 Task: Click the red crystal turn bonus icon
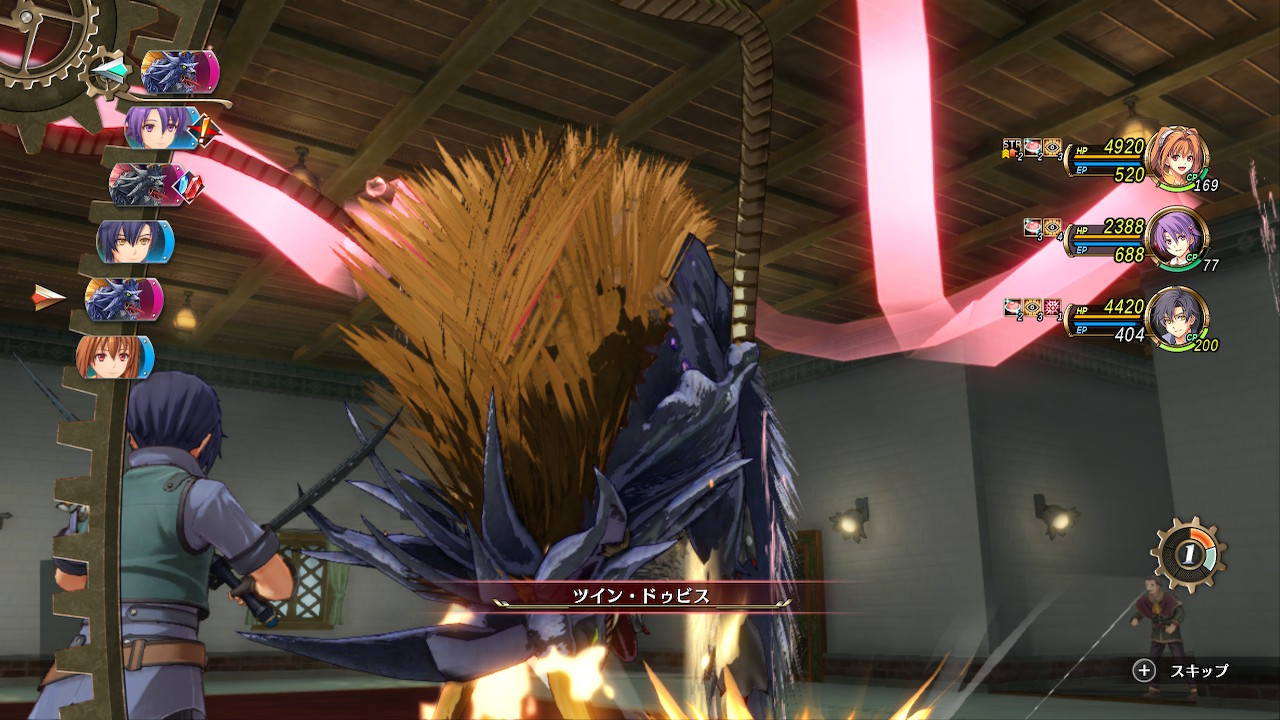(x=190, y=184)
